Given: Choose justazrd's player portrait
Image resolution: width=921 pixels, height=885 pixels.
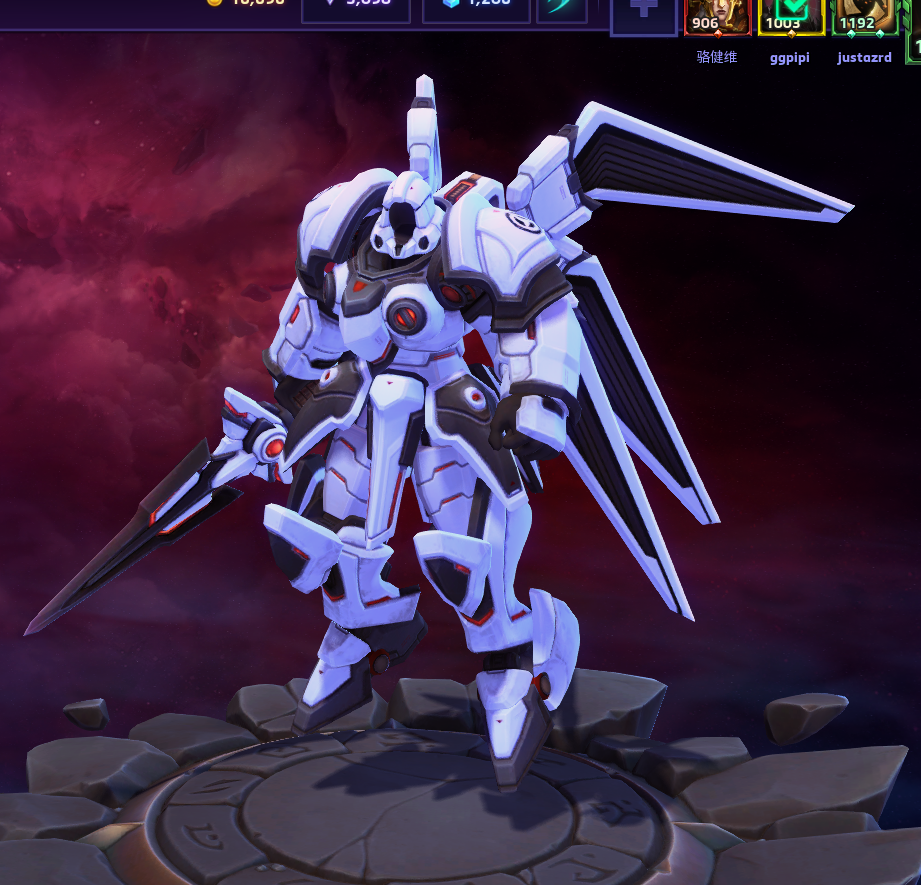Looking at the screenshot, I should tap(864, 16).
